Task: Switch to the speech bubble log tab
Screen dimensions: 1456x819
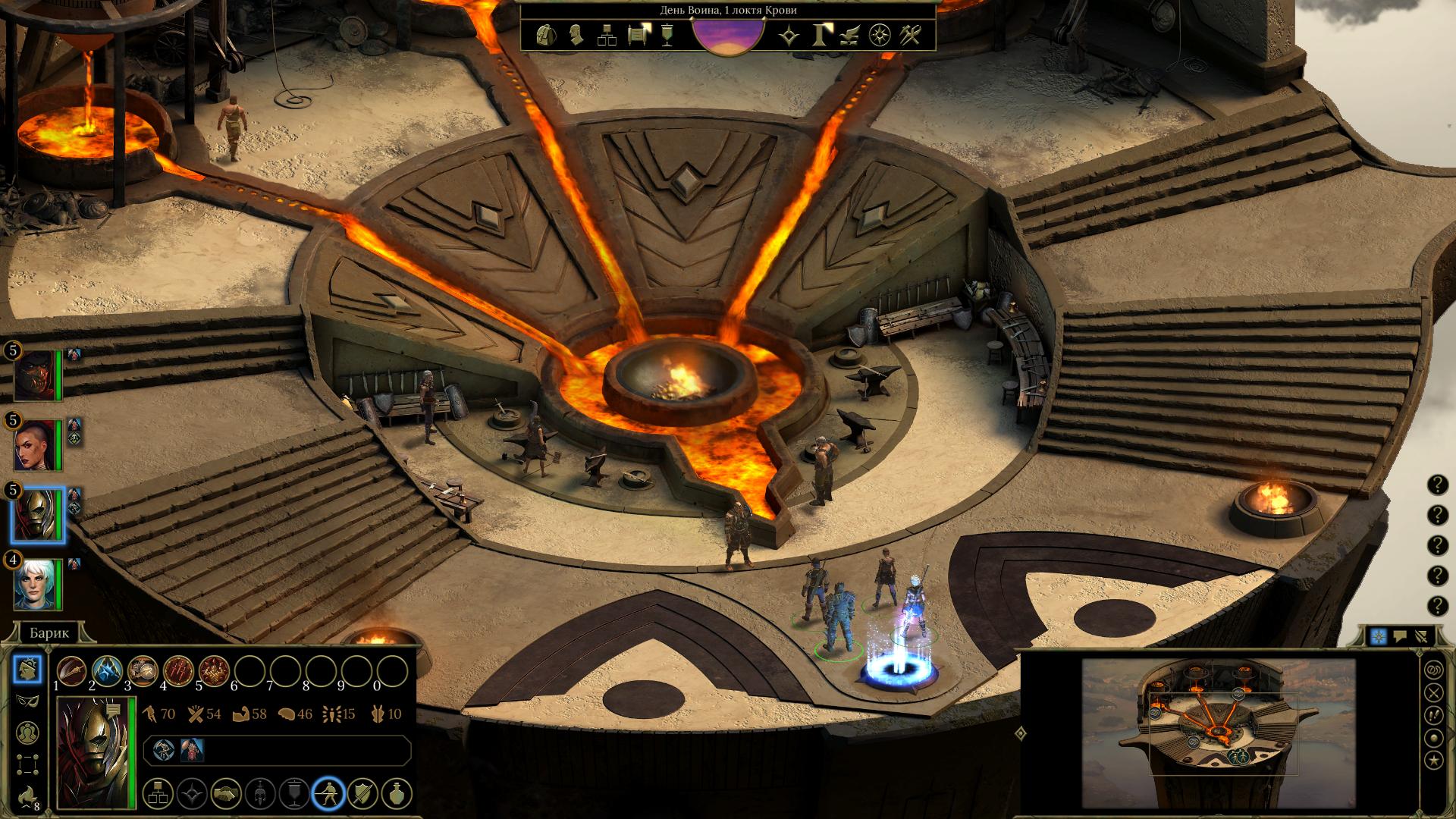Action: (1400, 637)
